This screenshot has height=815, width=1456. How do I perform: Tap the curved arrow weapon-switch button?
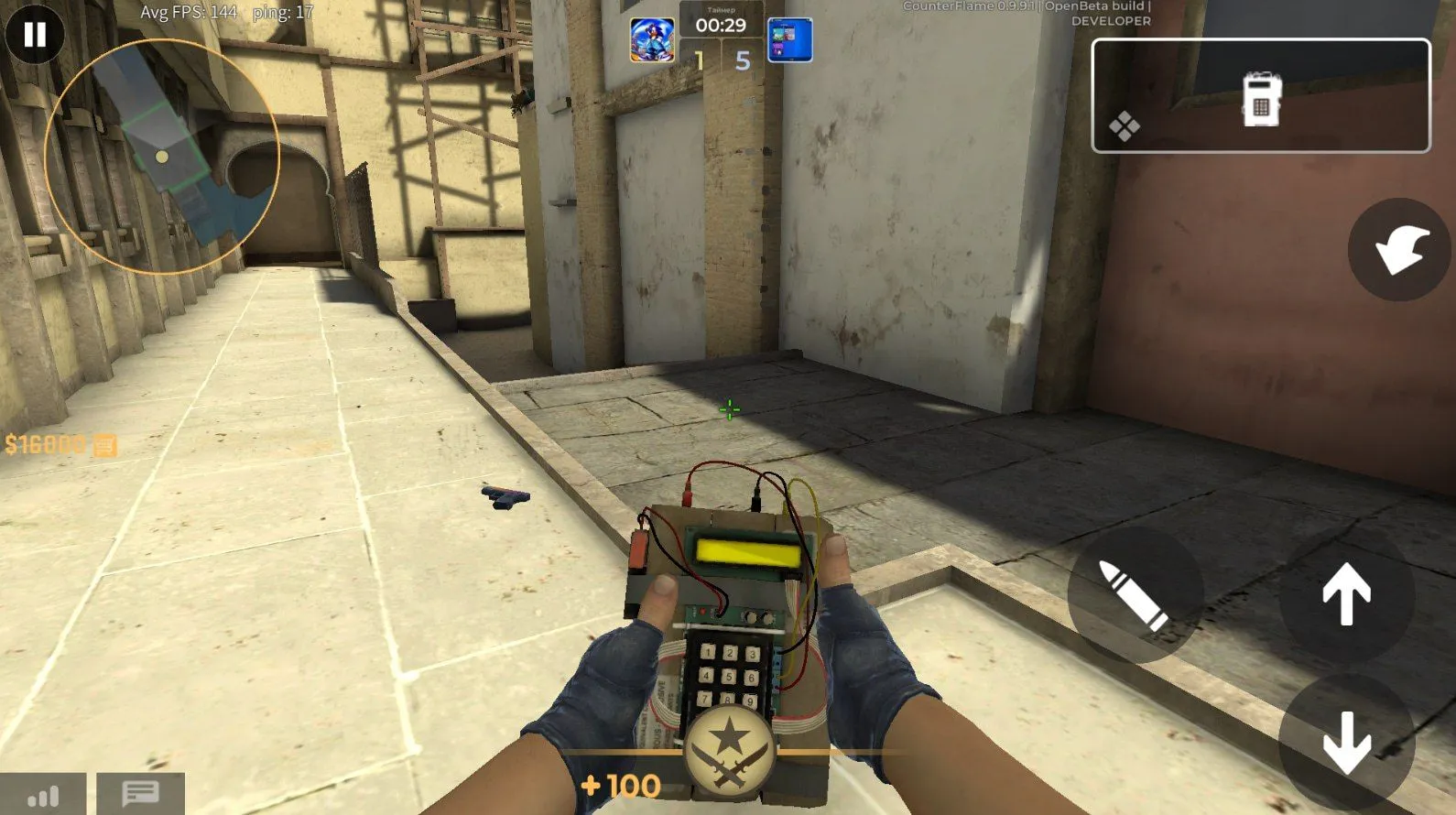pos(1398,249)
